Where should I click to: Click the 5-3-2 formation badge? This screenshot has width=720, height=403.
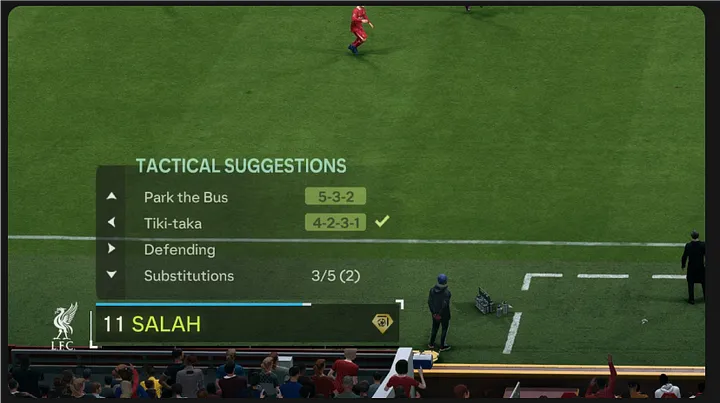point(335,197)
